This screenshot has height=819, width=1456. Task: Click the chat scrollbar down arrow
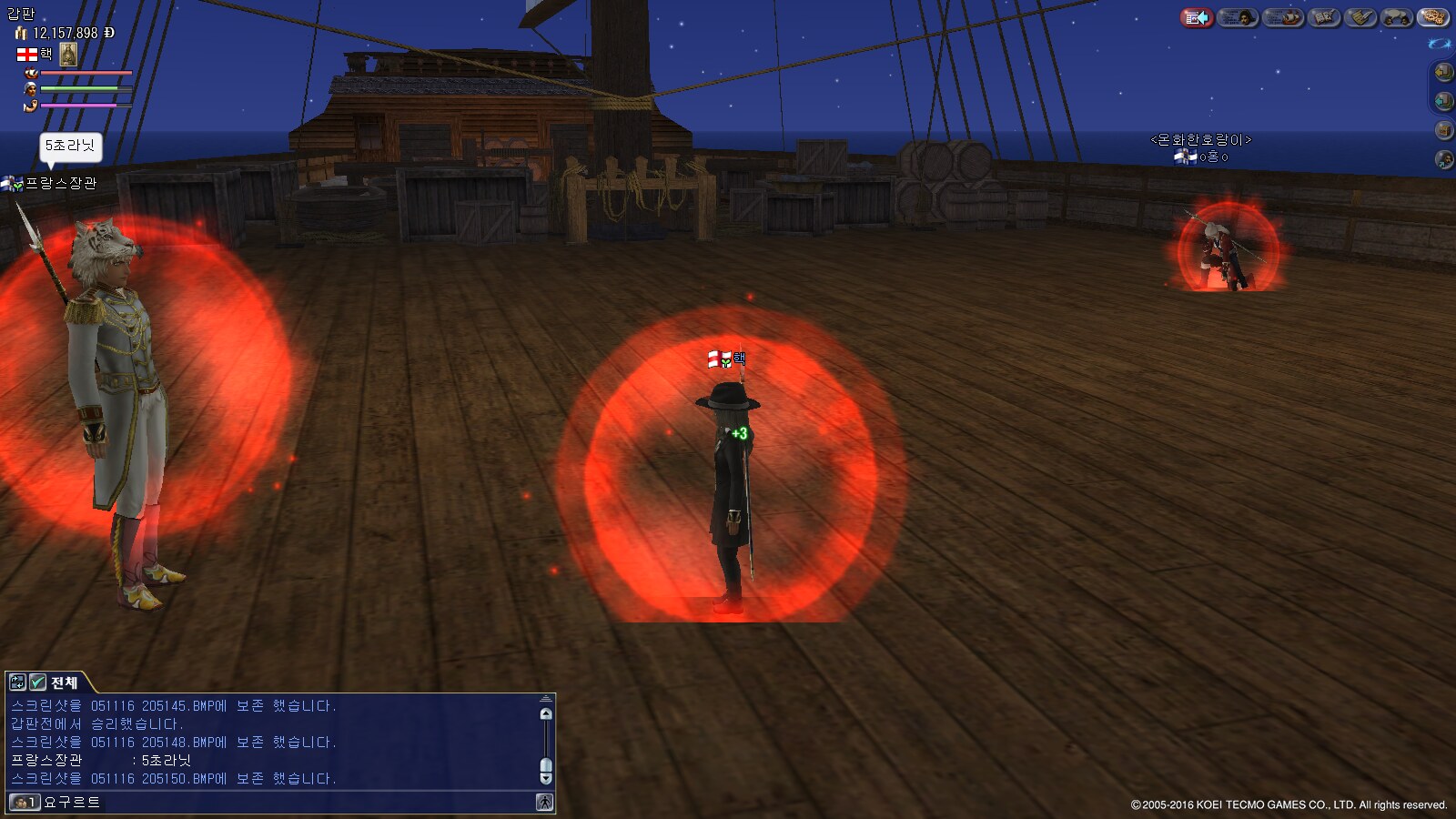(x=546, y=778)
